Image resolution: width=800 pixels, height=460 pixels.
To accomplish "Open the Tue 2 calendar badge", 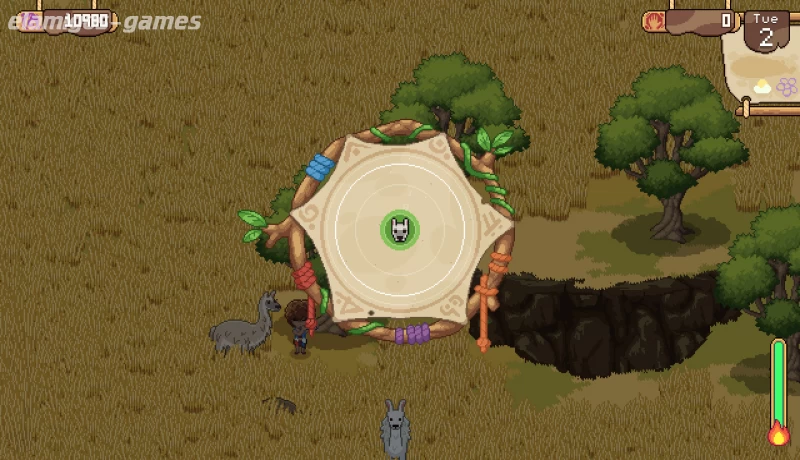I will [x=766, y=31].
